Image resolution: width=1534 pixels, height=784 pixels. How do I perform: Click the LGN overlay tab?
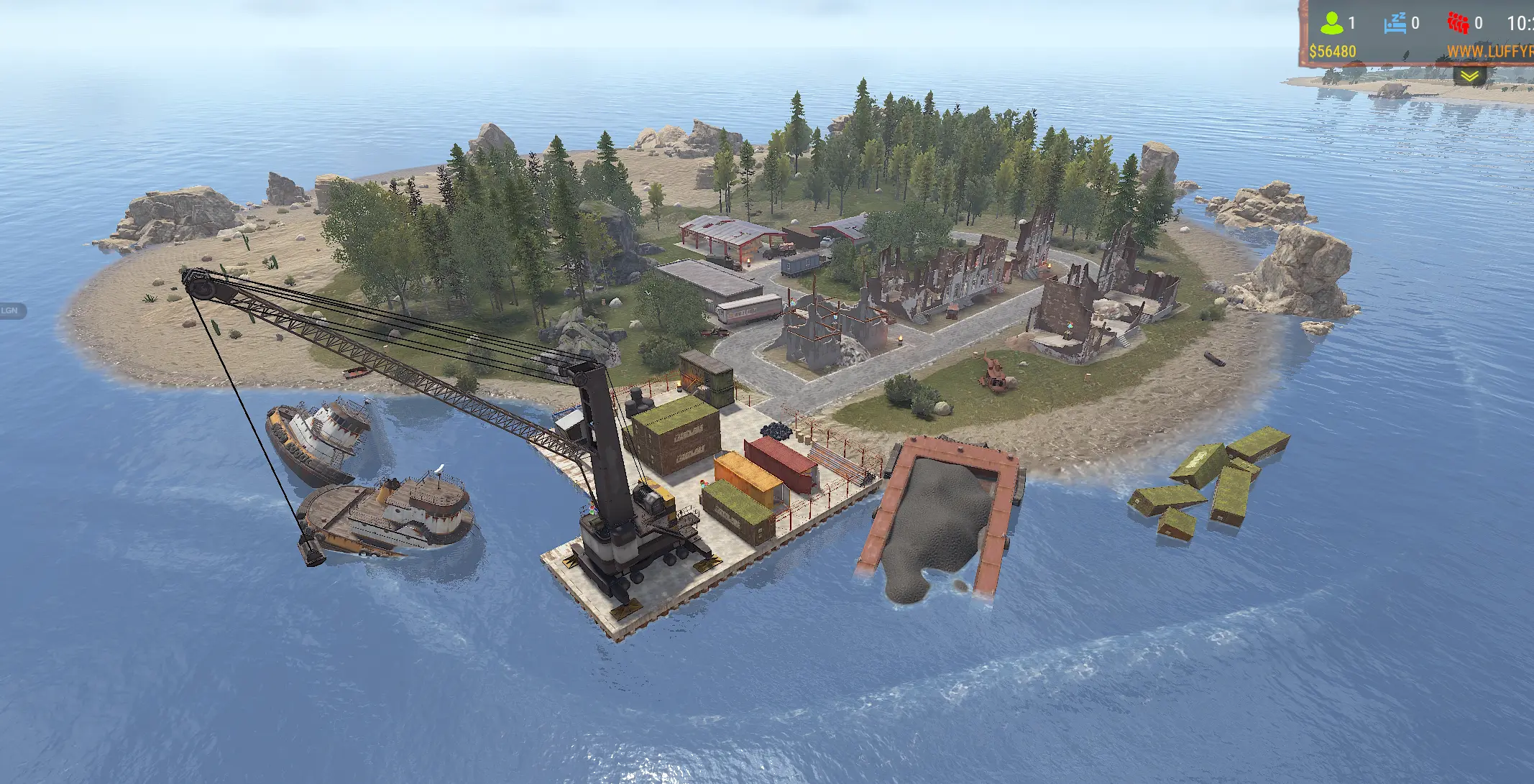[x=12, y=310]
